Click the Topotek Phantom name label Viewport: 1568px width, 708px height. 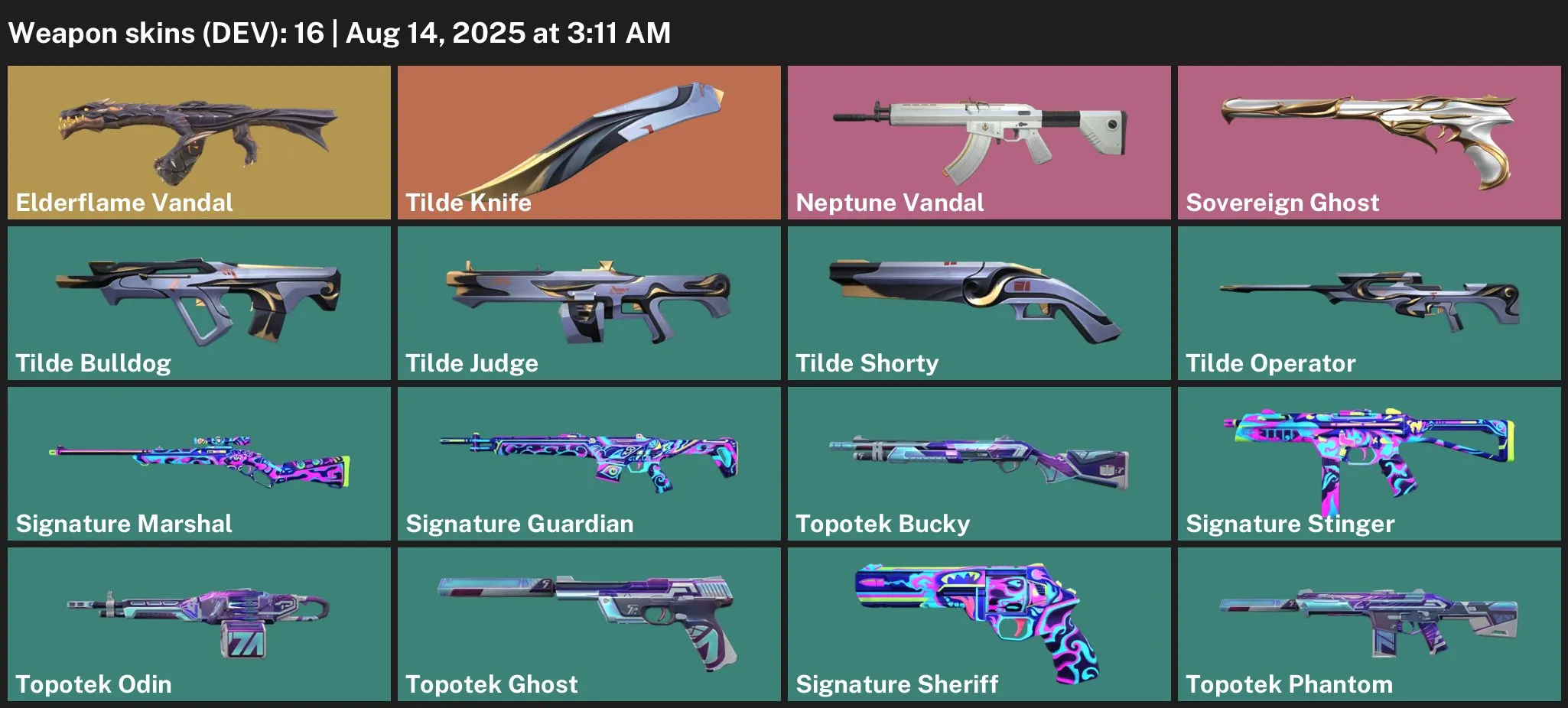point(1289,684)
